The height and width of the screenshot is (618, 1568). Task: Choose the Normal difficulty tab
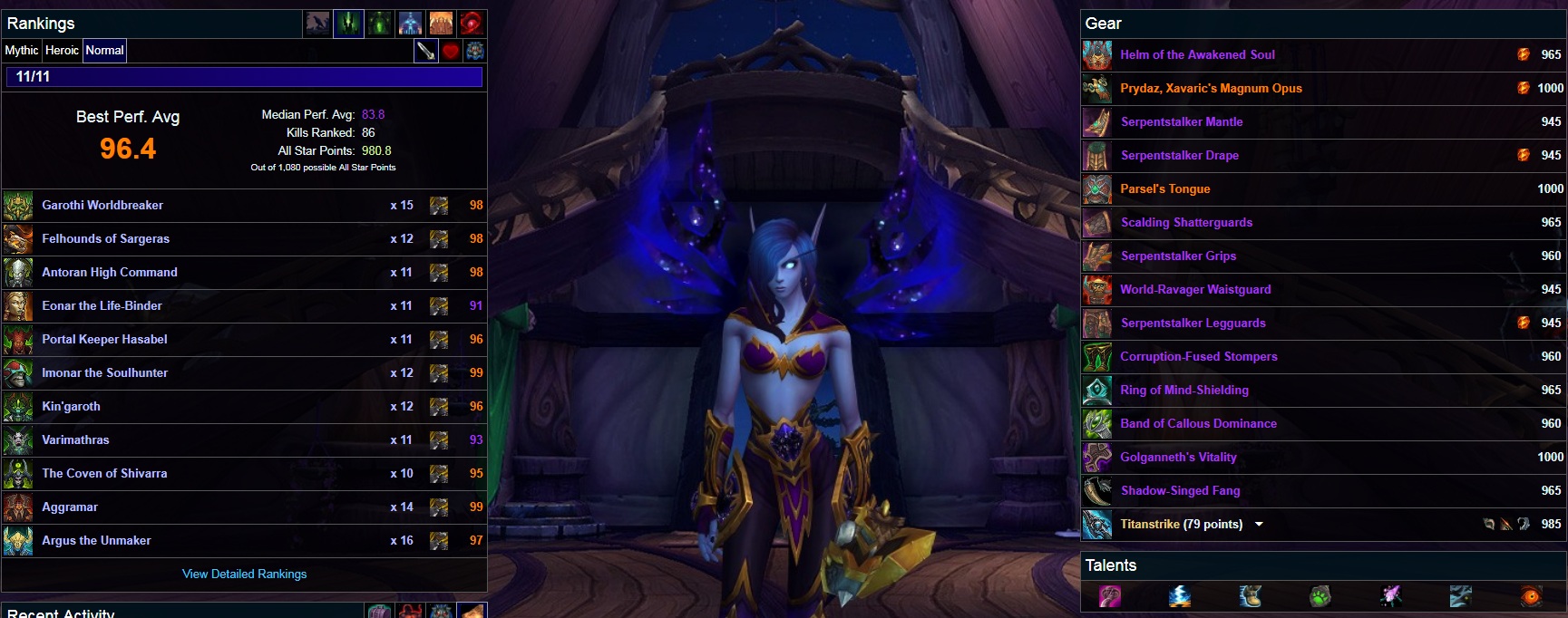104,51
